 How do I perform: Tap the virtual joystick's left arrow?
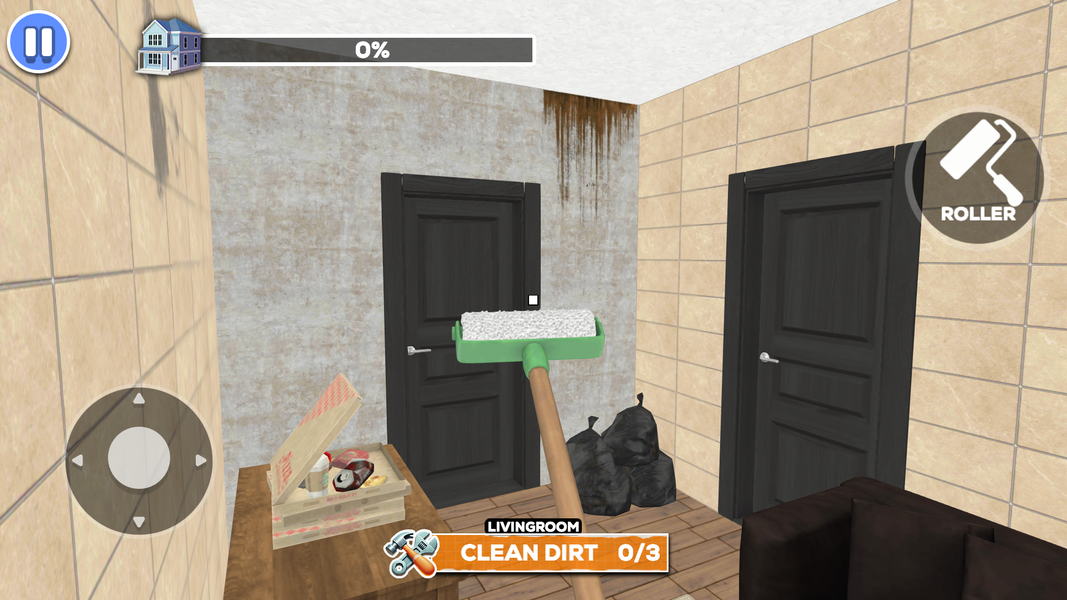(77, 461)
